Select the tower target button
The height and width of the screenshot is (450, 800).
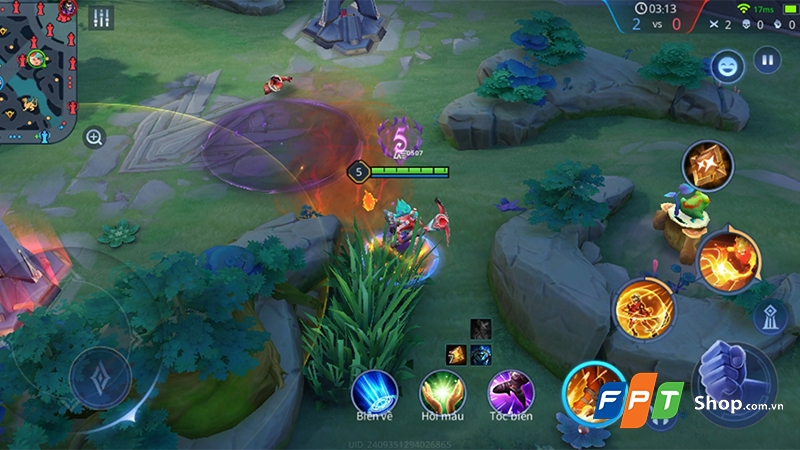coord(767,317)
